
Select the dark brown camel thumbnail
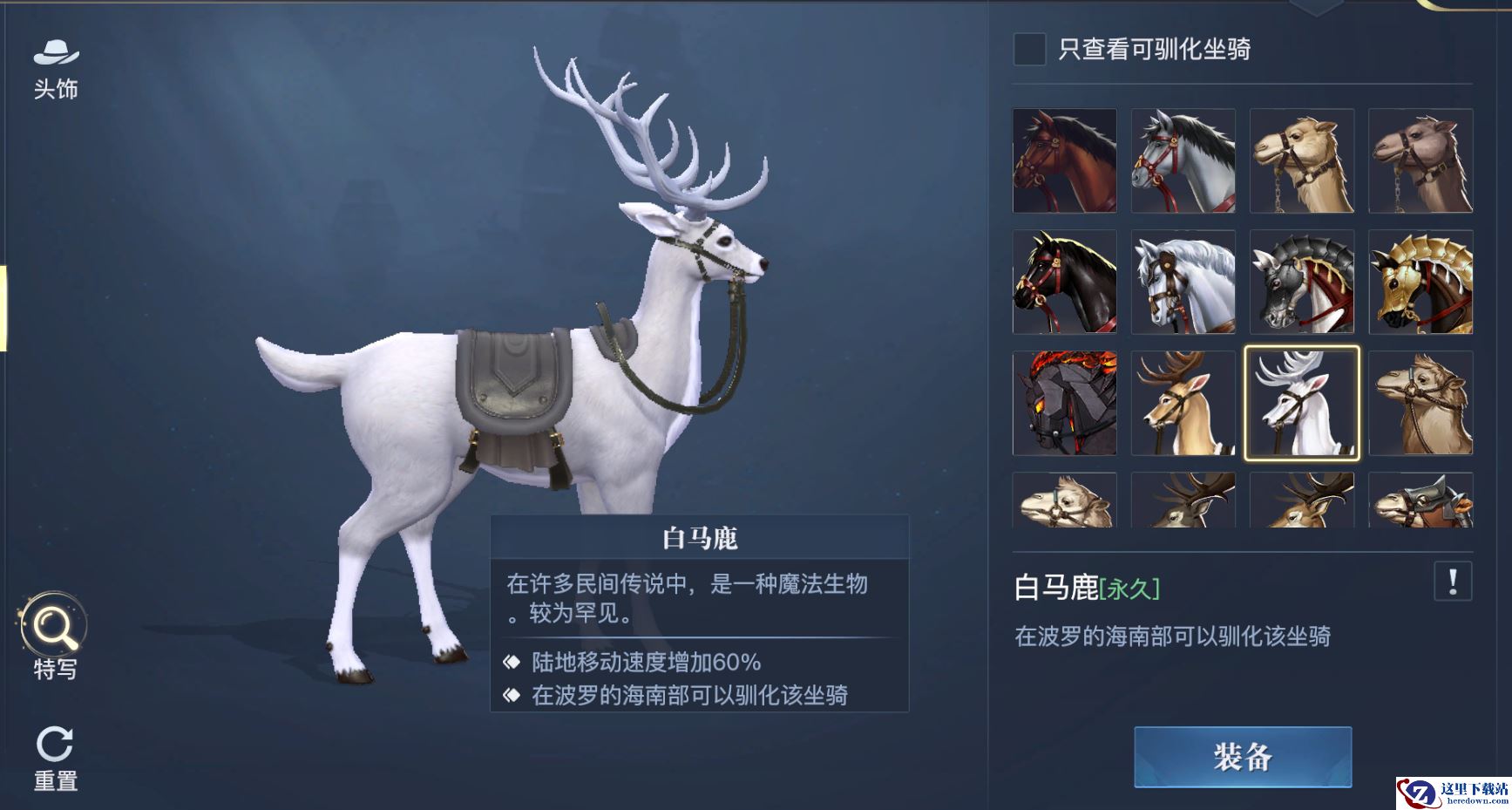1420,161
